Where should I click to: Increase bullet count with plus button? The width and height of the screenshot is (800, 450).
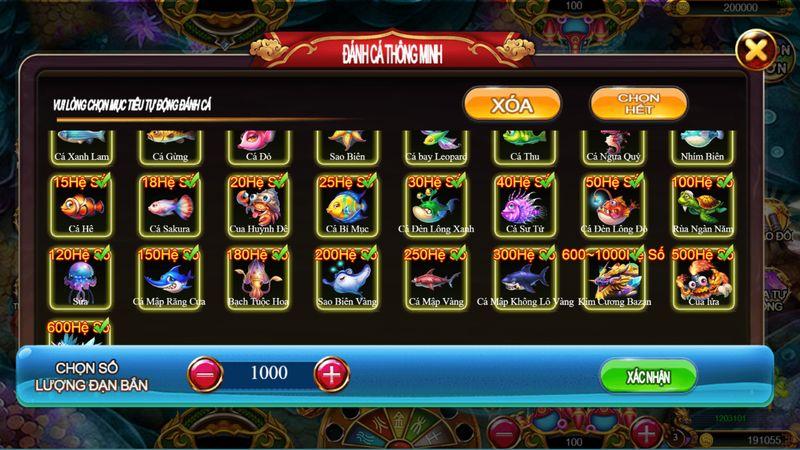[x=331, y=374]
